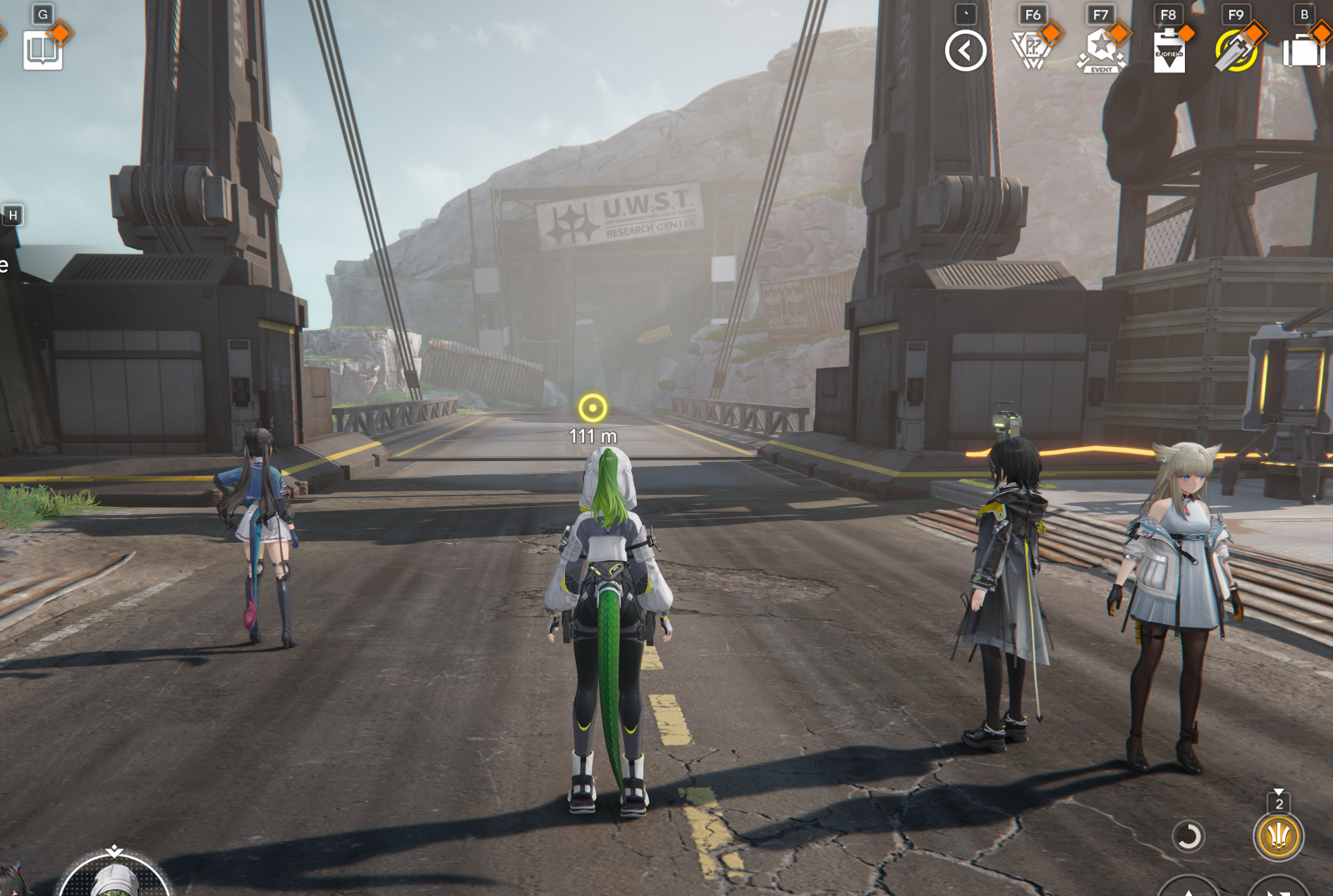Select the yellow quest waypoint marker
Screen dimensions: 1333x896
(592, 407)
